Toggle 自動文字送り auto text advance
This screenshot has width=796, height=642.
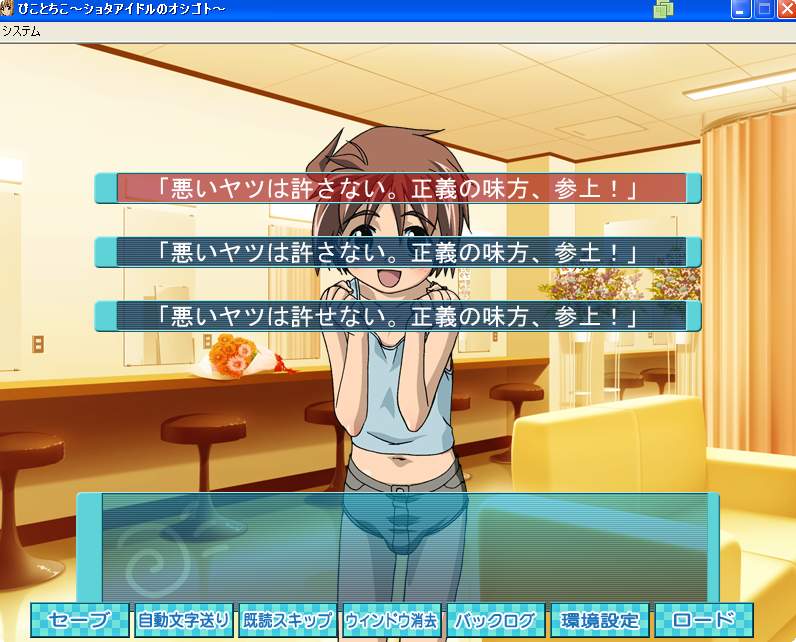coord(184,620)
